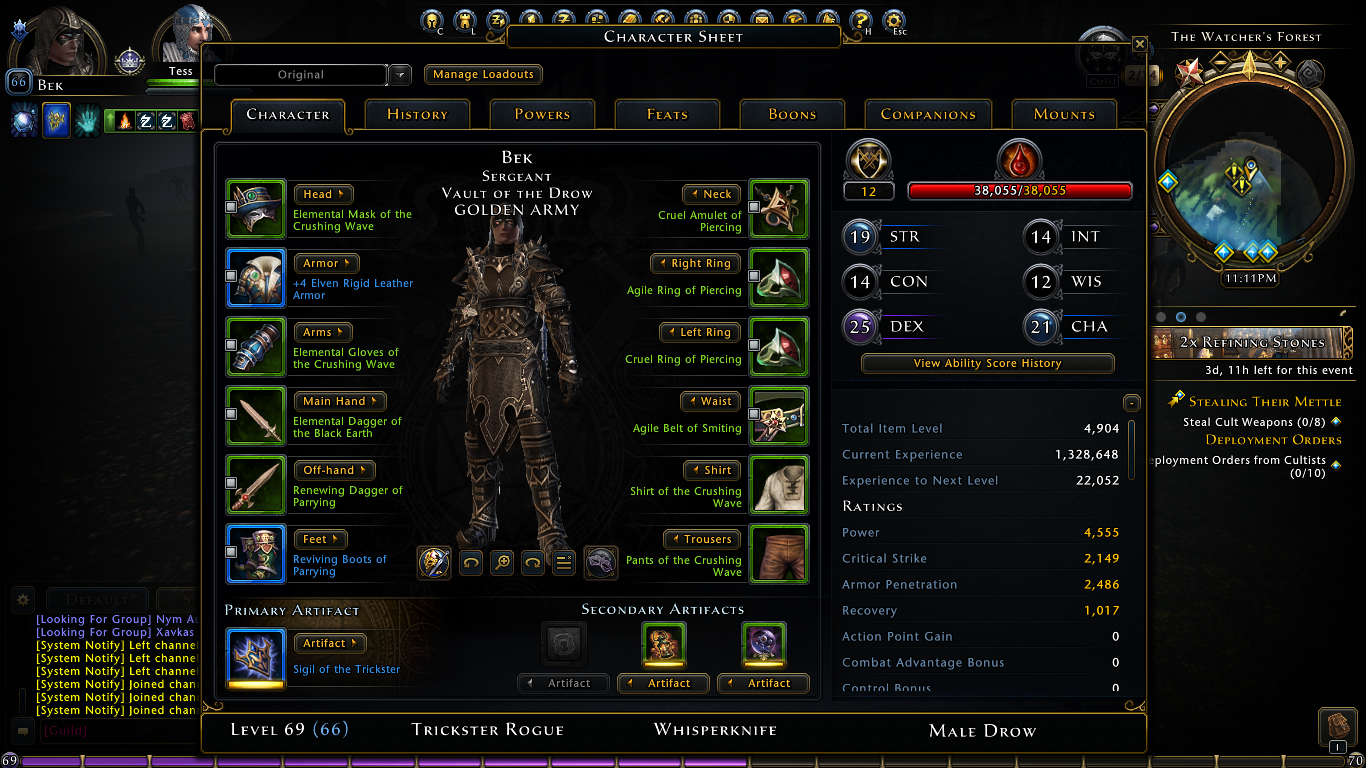The width and height of the screenshot is (1366, 768).
Task: Select the Elemental Mask head slot
Action: click(256, 208)
